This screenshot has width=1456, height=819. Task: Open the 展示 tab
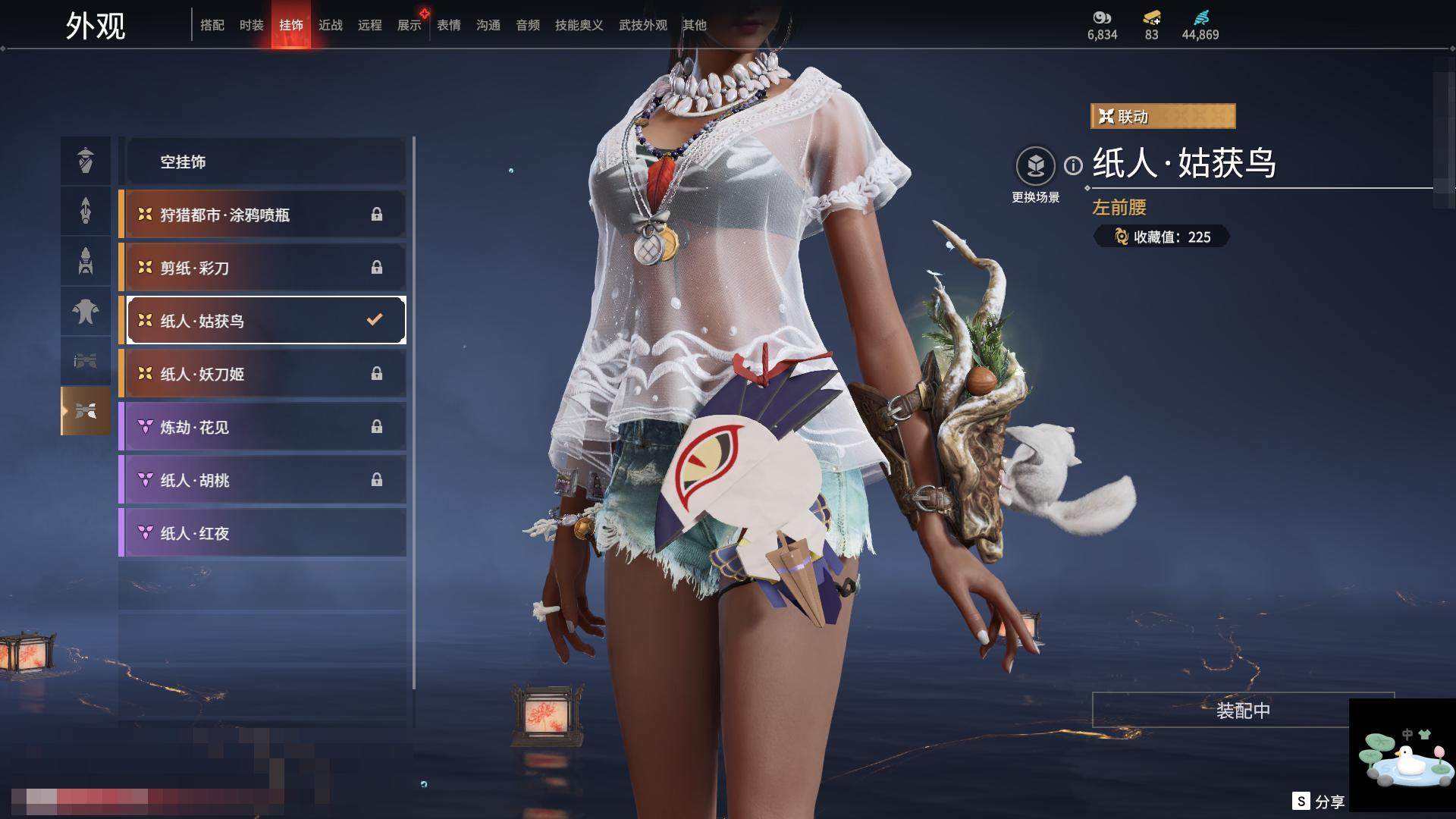coord(409,25)
